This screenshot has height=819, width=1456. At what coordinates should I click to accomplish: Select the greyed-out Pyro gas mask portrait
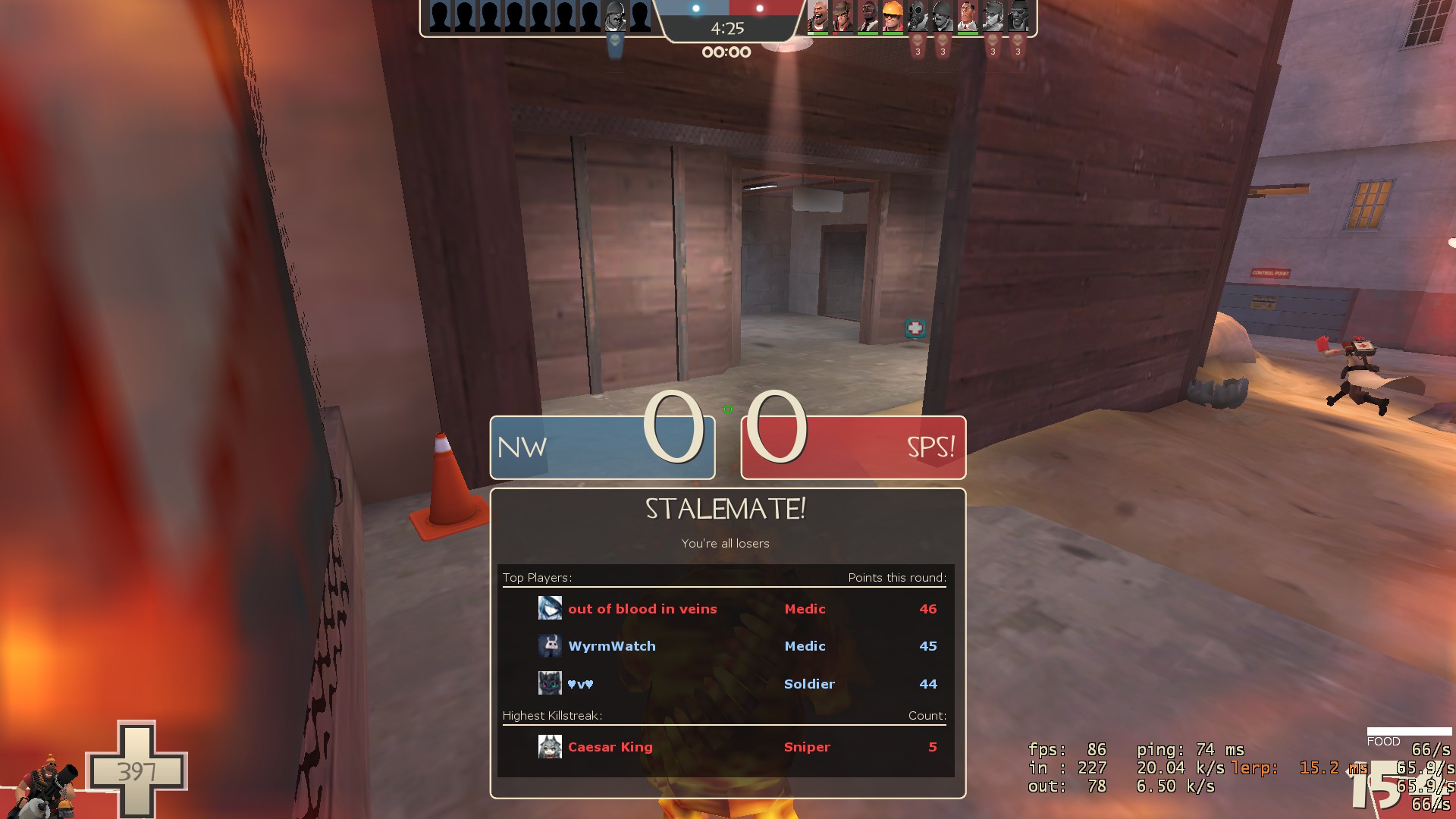(x=918, y=16)
